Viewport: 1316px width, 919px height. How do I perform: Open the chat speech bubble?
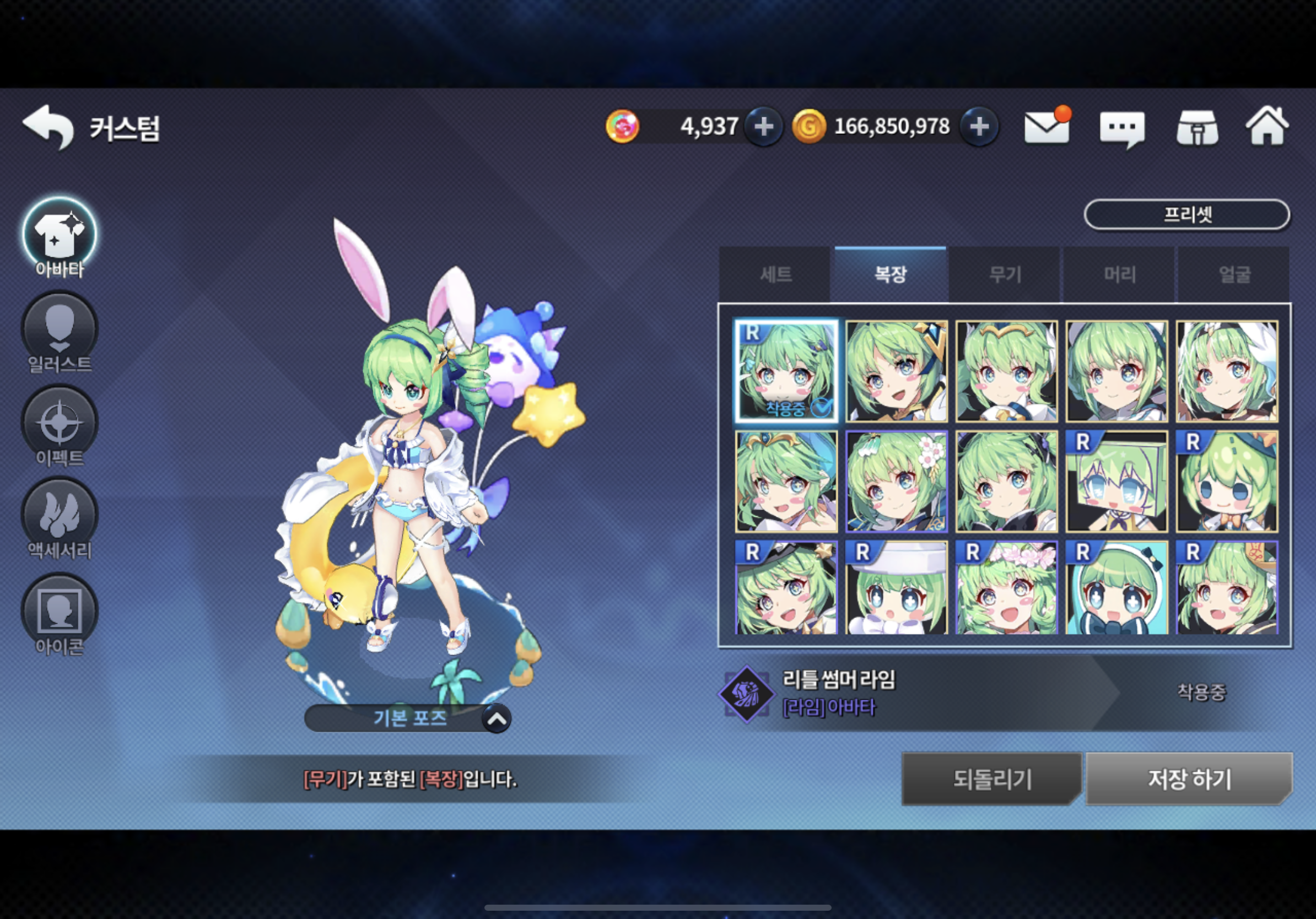1121,128
